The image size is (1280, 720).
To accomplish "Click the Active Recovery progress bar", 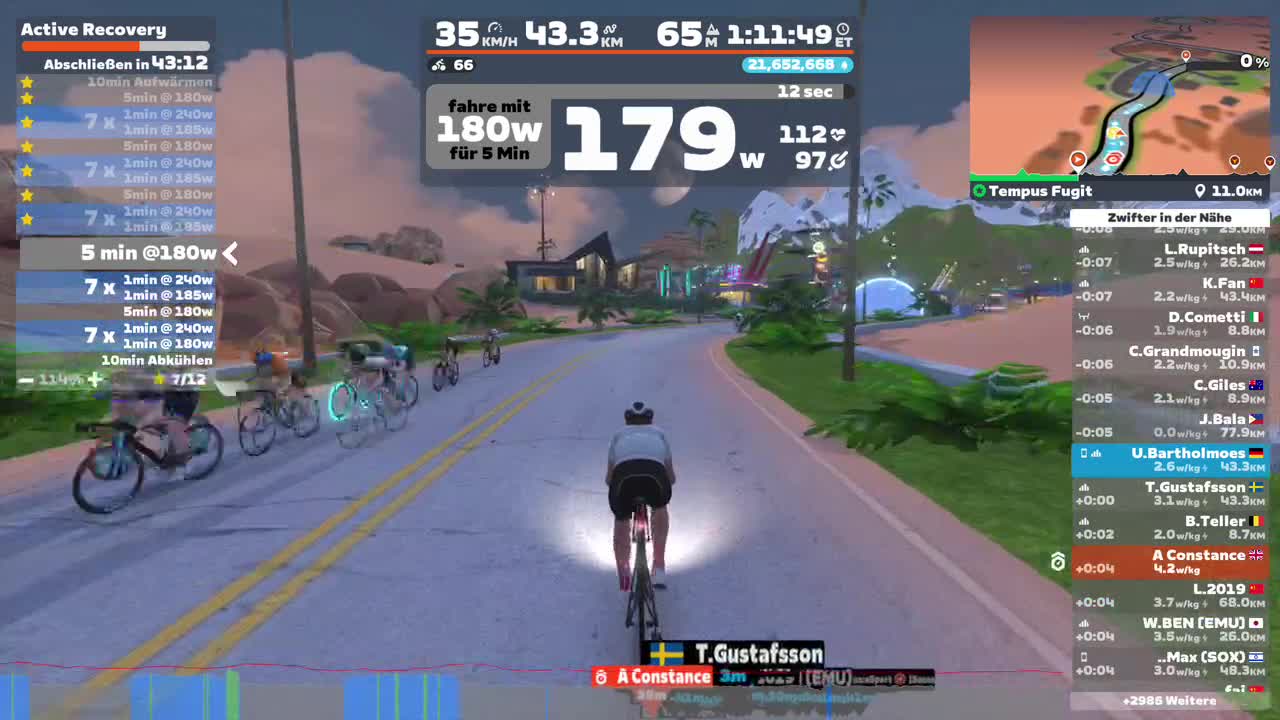I will 115,44.
